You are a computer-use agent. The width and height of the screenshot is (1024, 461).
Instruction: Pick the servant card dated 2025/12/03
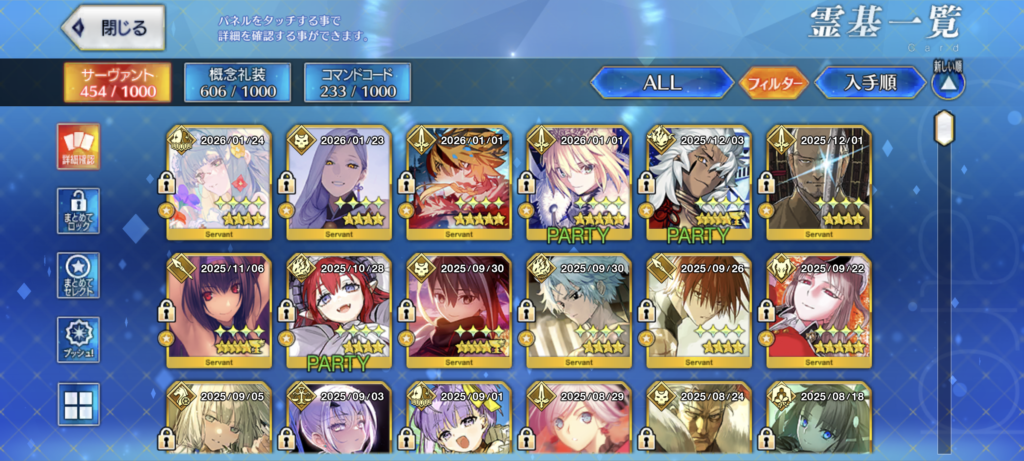(x=699, y=183)
